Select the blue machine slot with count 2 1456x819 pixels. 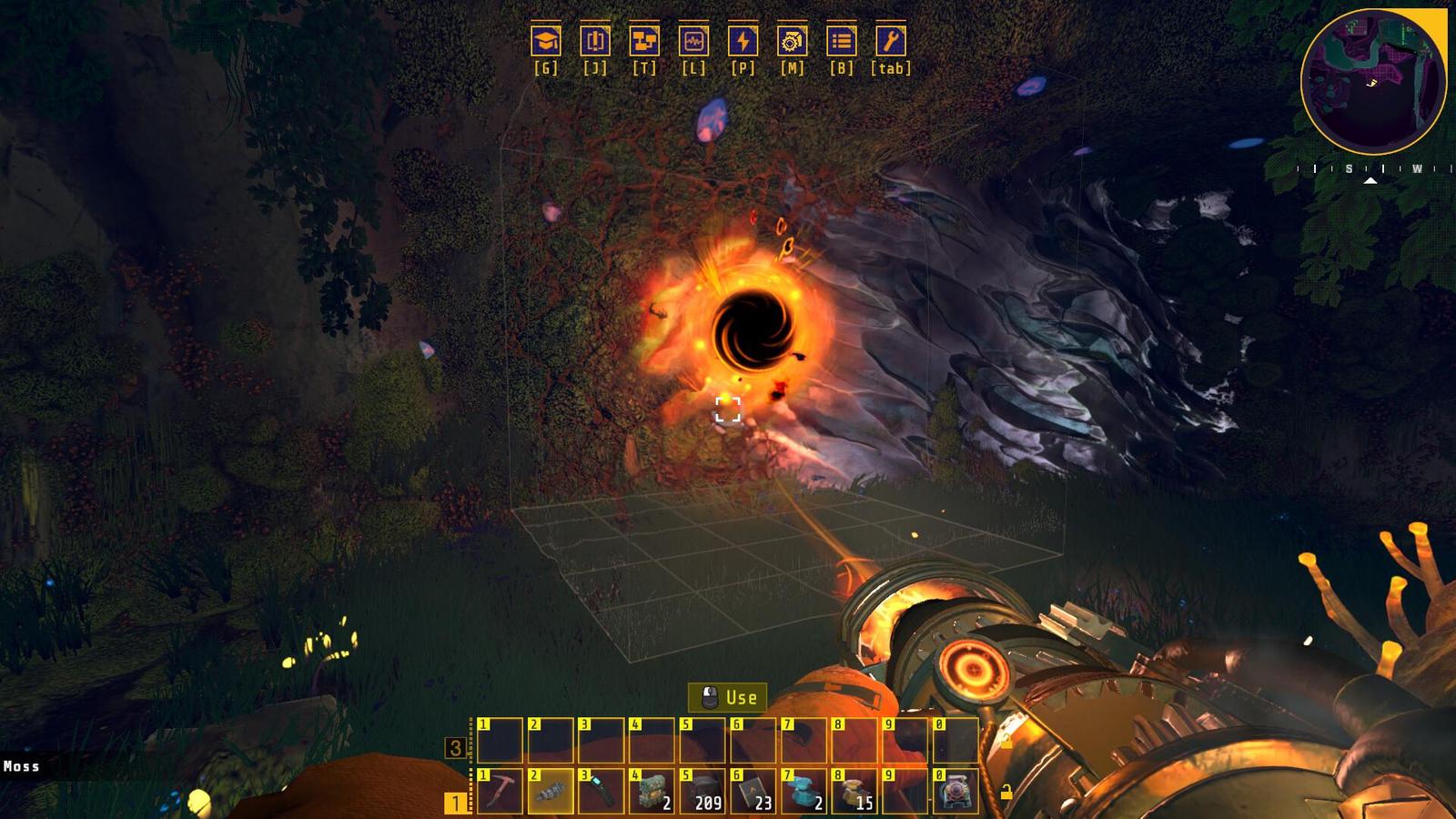[804, 791]
